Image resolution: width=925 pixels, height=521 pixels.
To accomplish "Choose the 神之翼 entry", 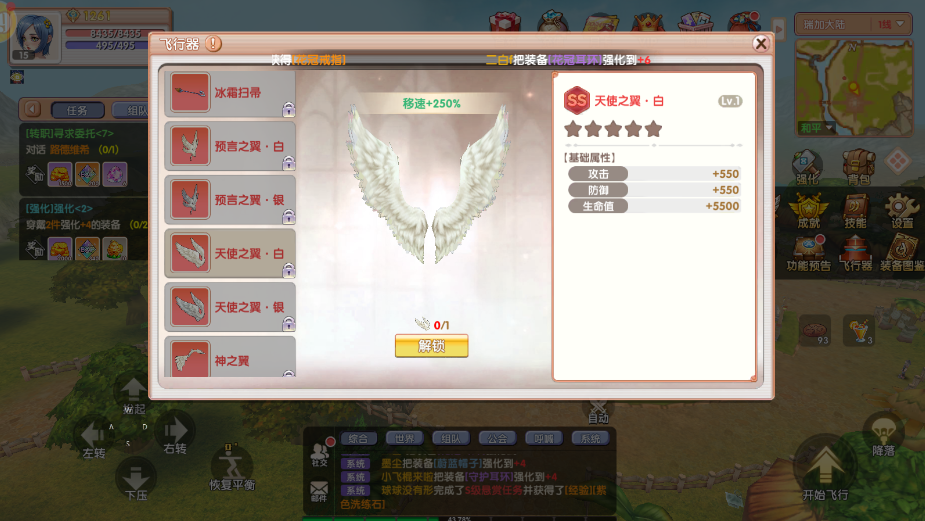I will [x=229, y=358].
